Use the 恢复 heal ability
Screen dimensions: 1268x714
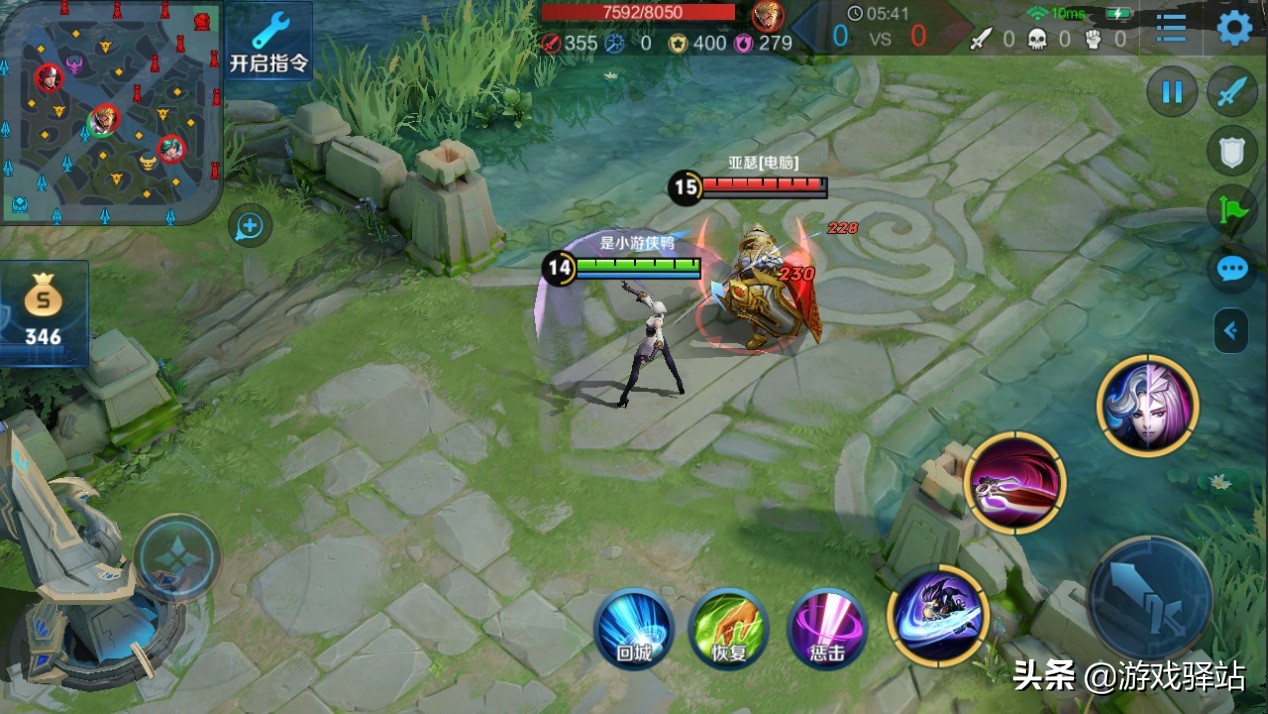click(728, 628)
